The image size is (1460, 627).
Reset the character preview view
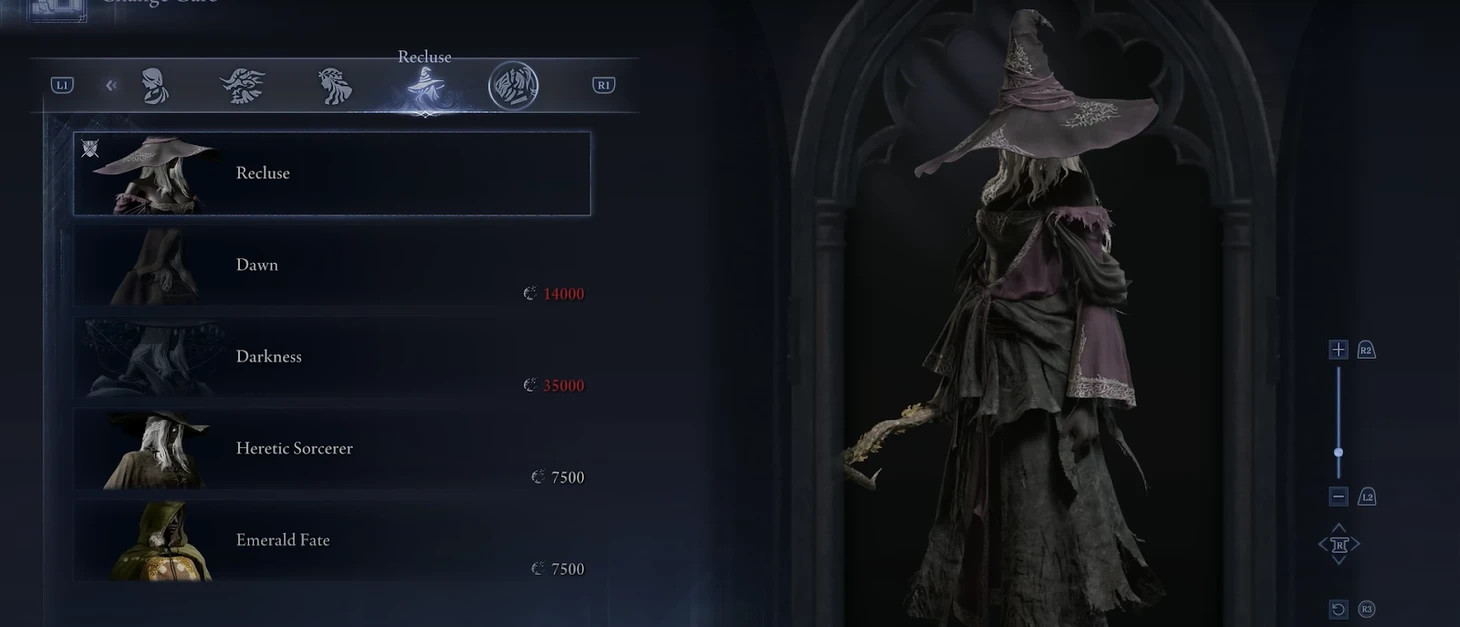[x=1338, y=609]
